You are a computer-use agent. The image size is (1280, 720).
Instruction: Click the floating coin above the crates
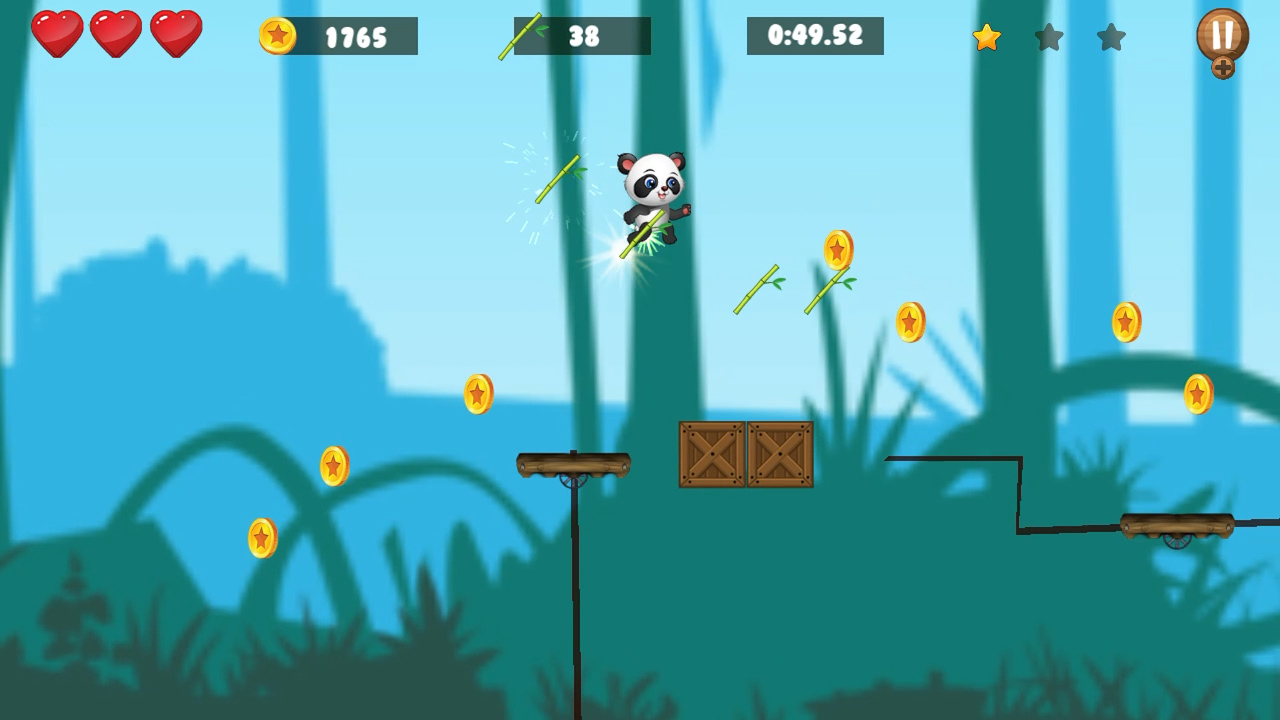pos(836,249)
